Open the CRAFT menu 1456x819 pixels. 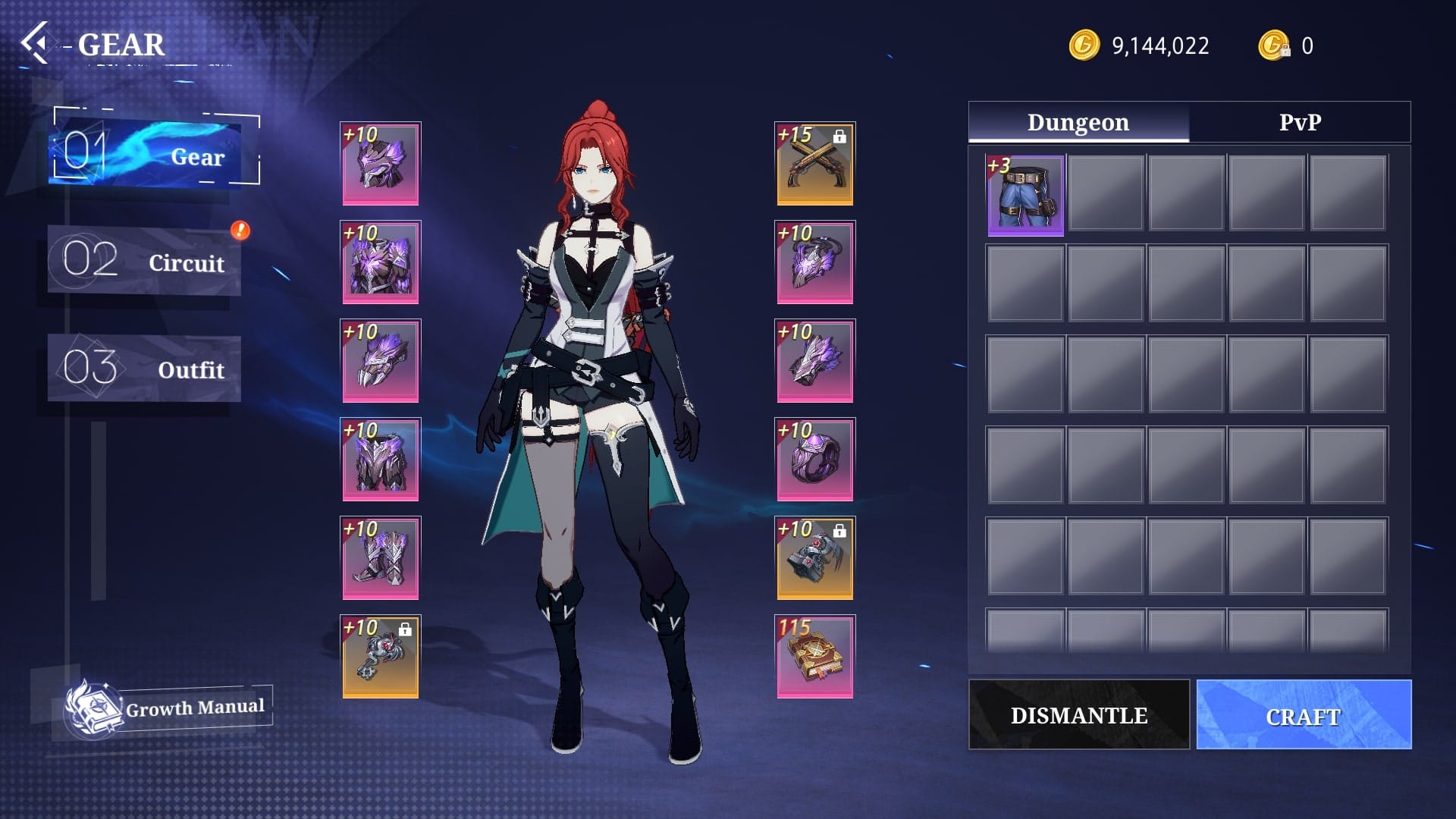pyautogui.click(x=1304, y=715)
